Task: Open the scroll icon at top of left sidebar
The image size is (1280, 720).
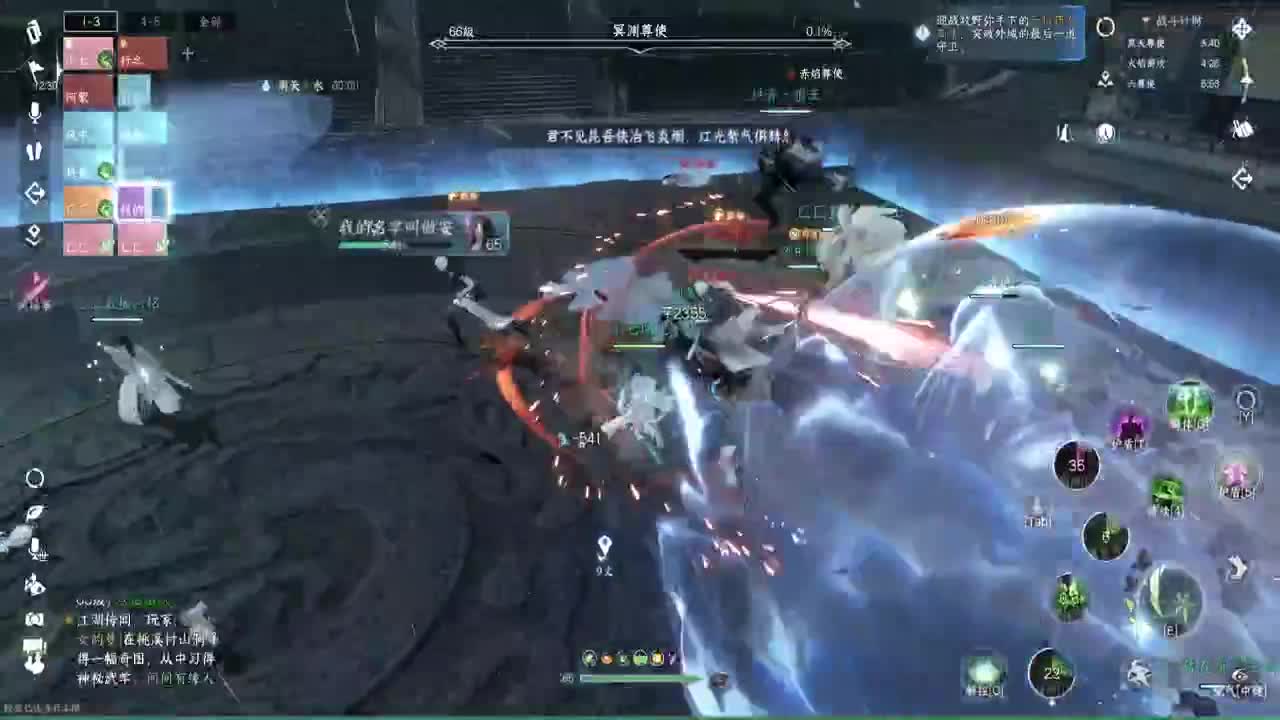Action: click(32, 33)
